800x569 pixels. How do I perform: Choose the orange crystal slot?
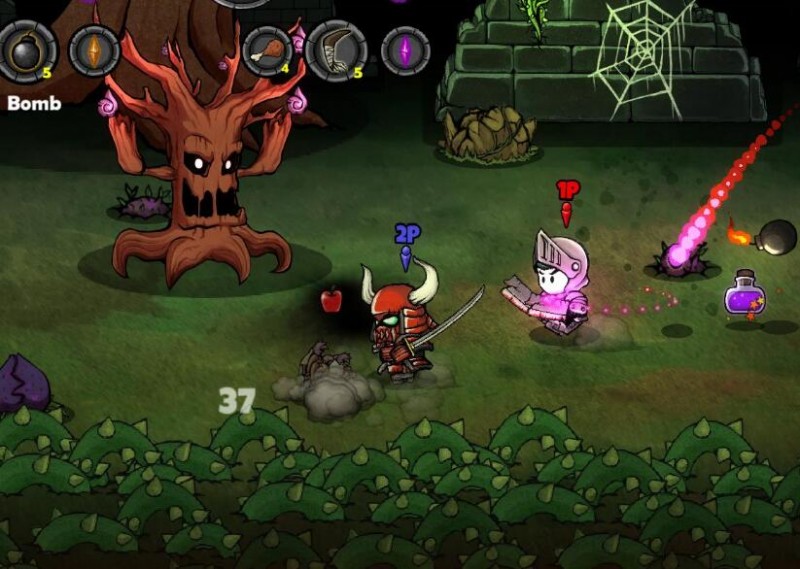(x=94, y=50)
